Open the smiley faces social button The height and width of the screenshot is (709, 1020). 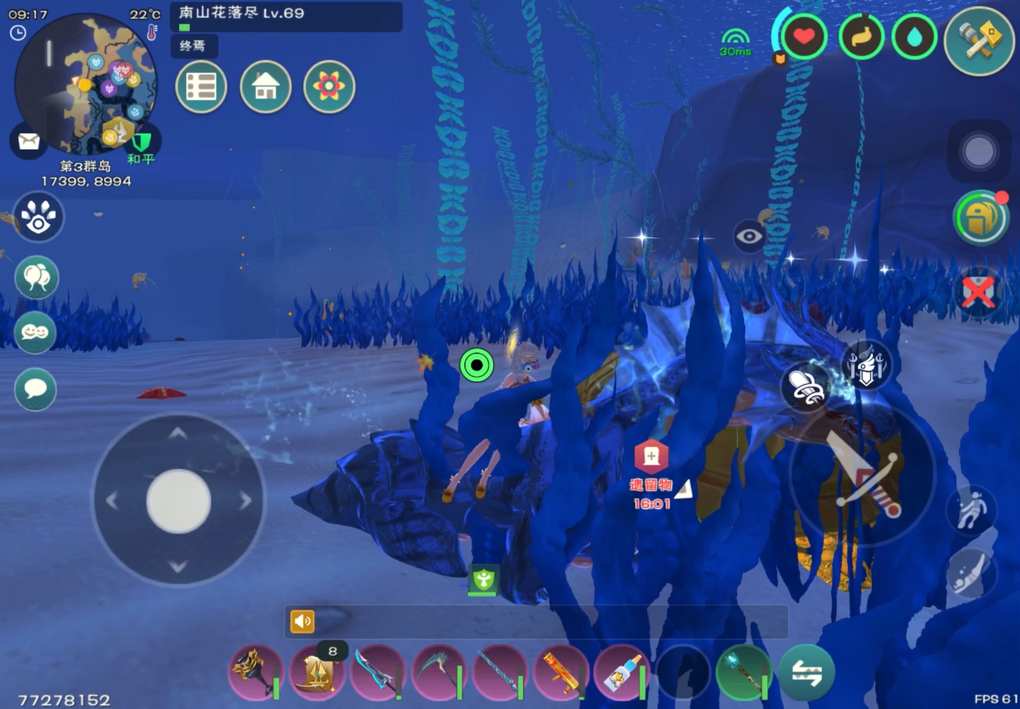[36, 333]
